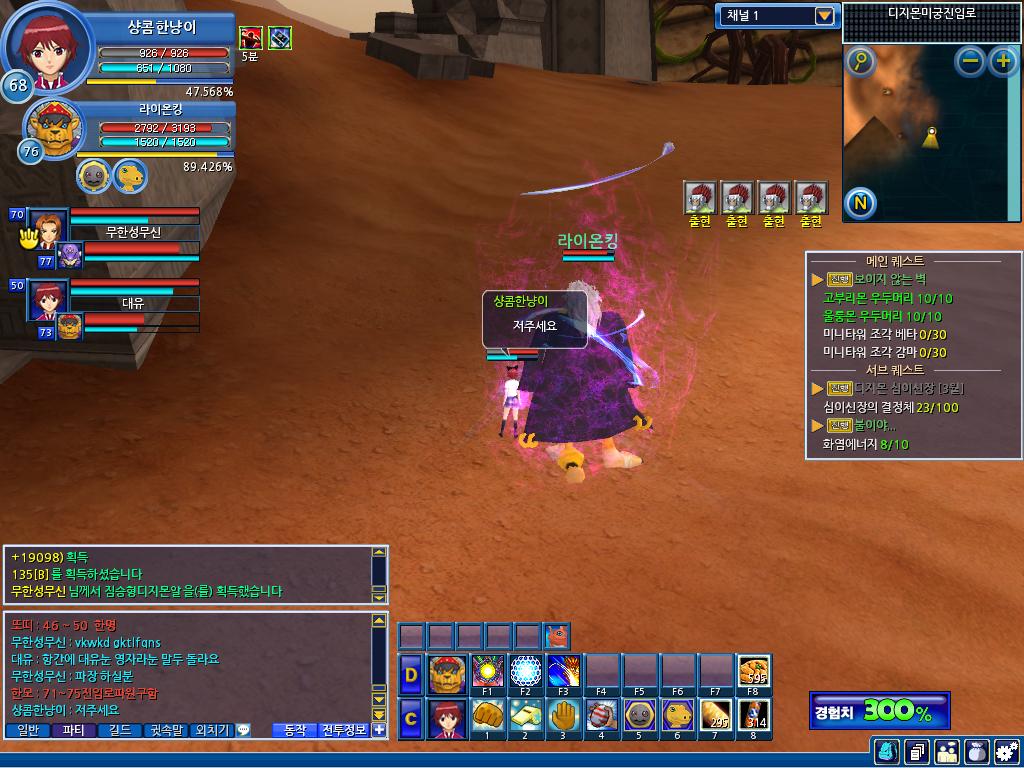Use the fried food item in slot F8

click(753, 672)
